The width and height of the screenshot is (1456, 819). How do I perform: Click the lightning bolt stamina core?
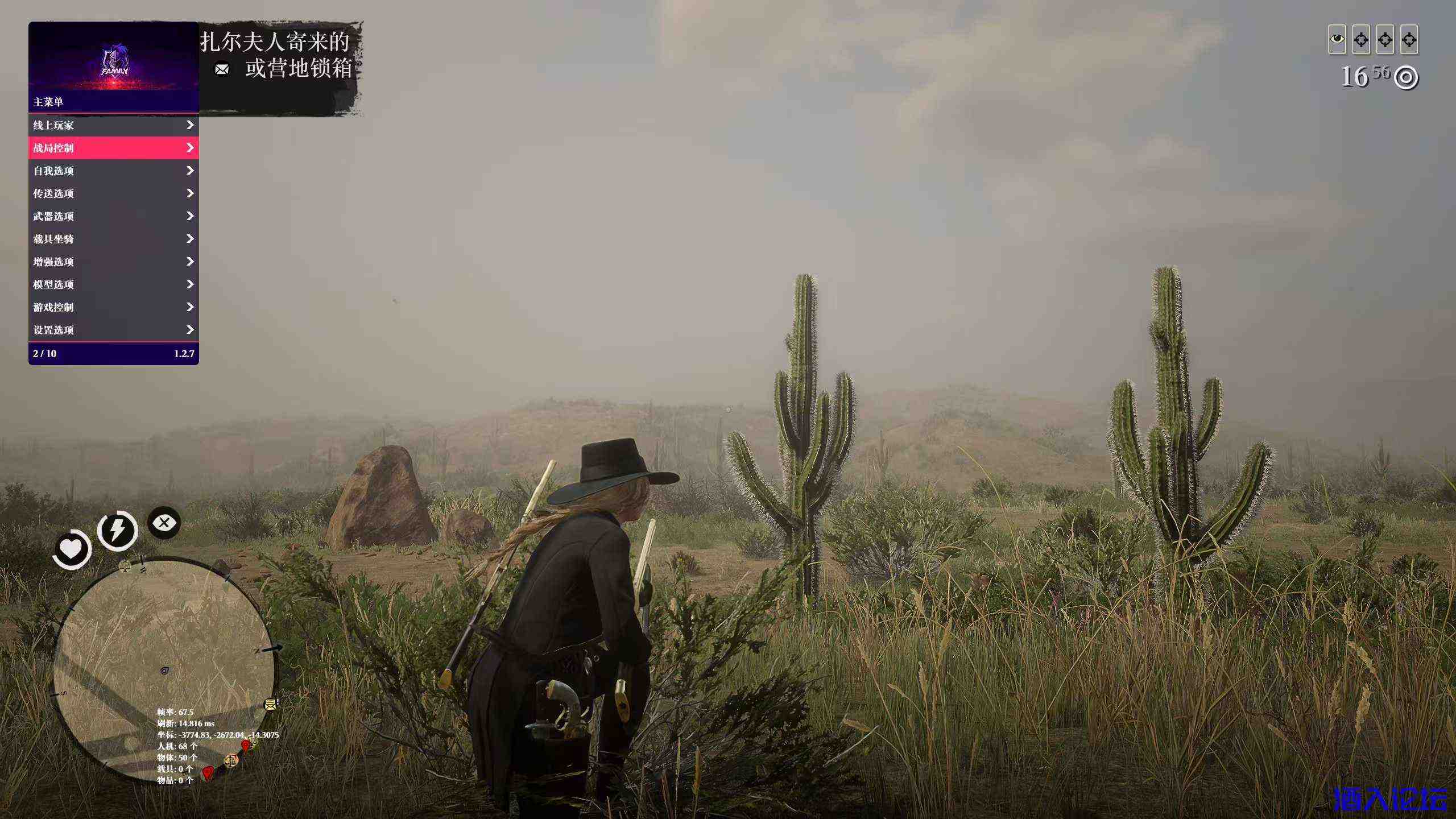(x=117, y=530)
